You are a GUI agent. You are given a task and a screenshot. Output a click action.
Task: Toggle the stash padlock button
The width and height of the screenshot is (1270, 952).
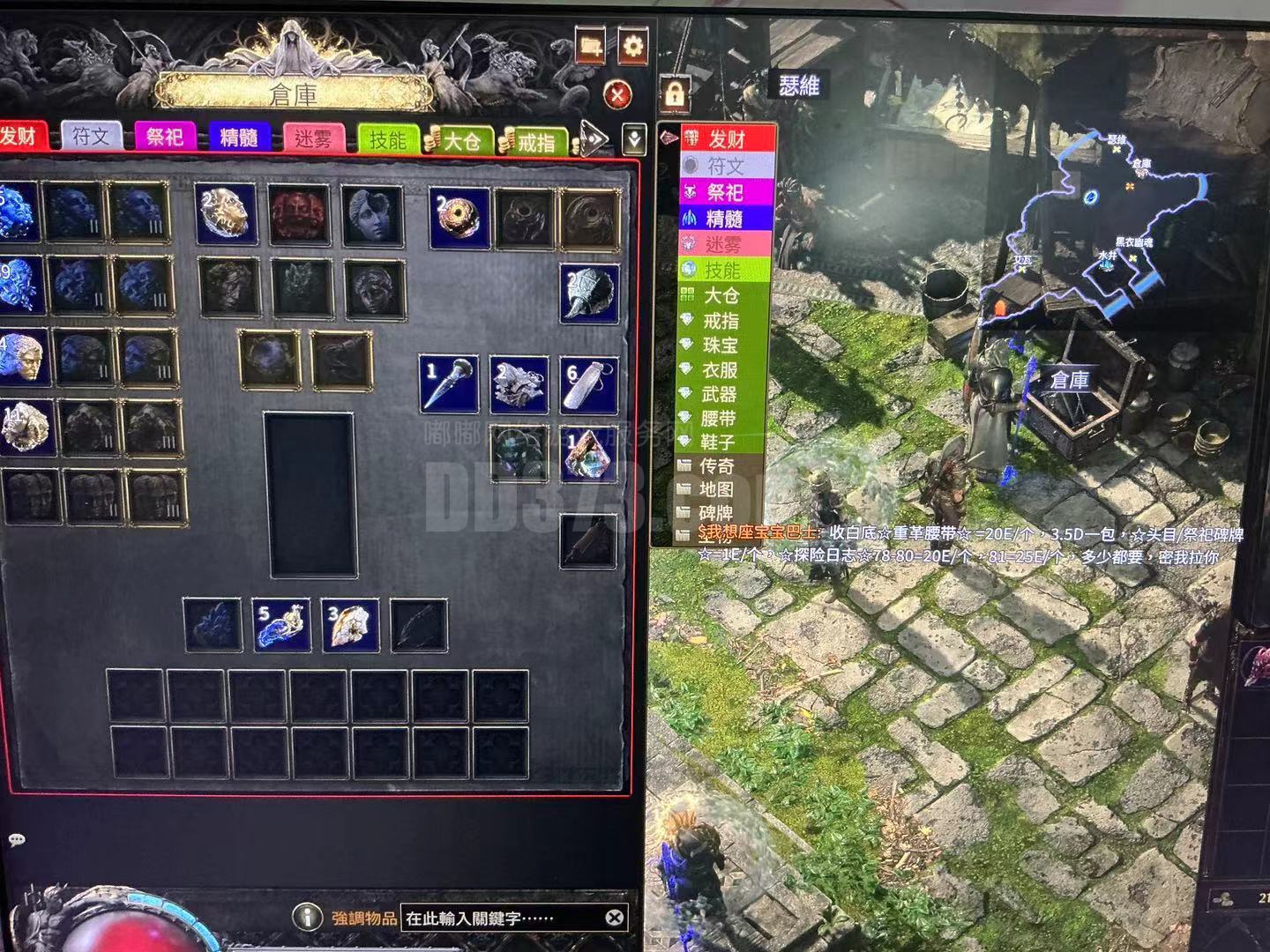click(675, 93)
